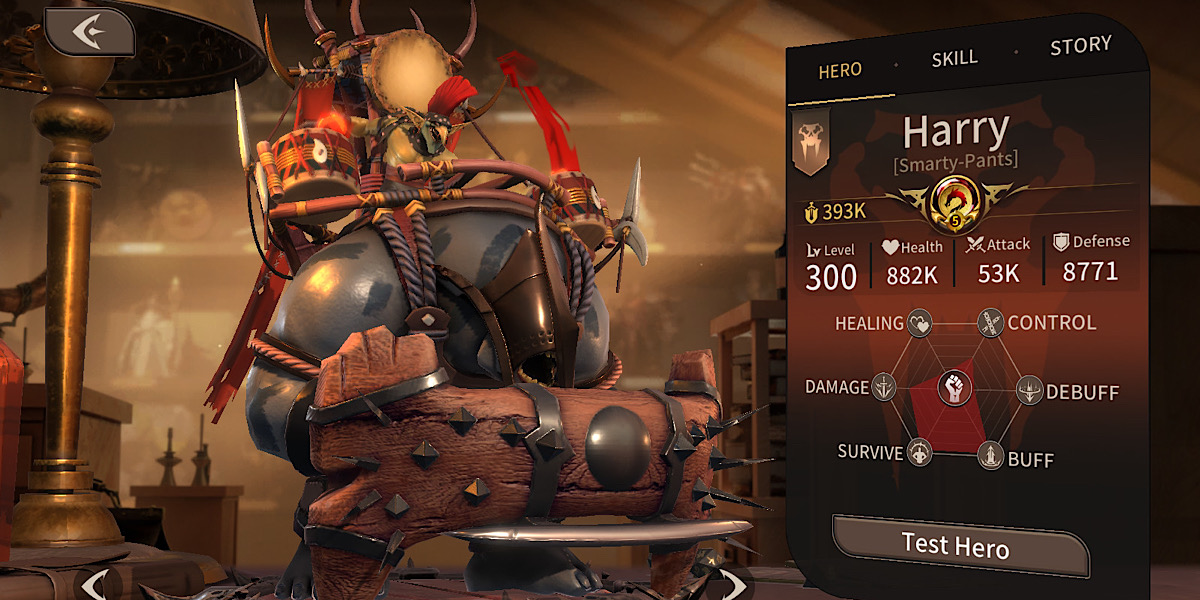Go back using the arrow button
Image resolution: width=1200 pixels, height=600 pixels.
(88, 32)
